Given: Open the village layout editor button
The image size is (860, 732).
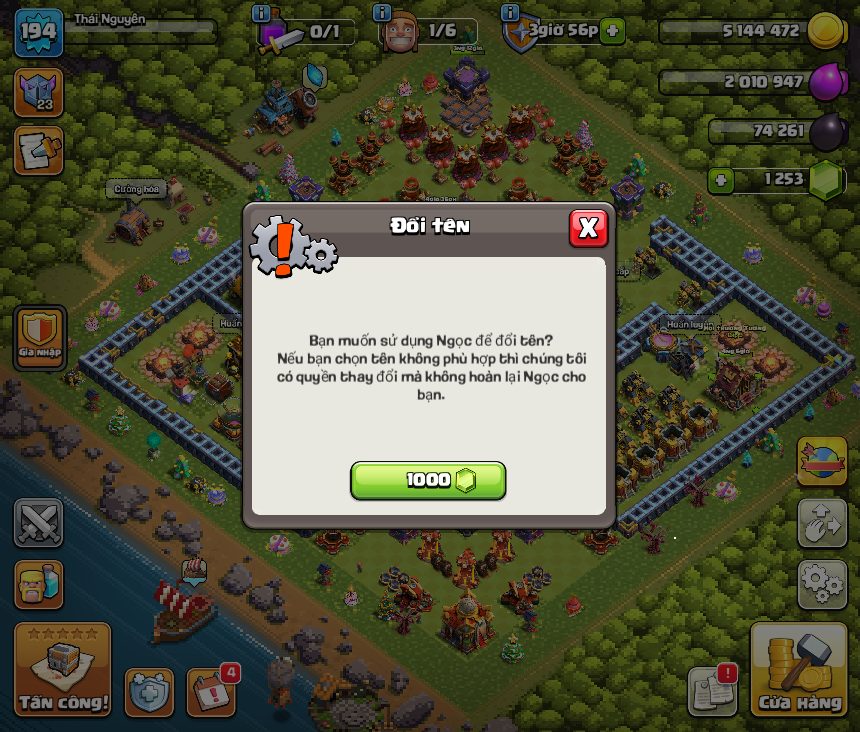Looking at the screenshot, I should coord(822,523).
